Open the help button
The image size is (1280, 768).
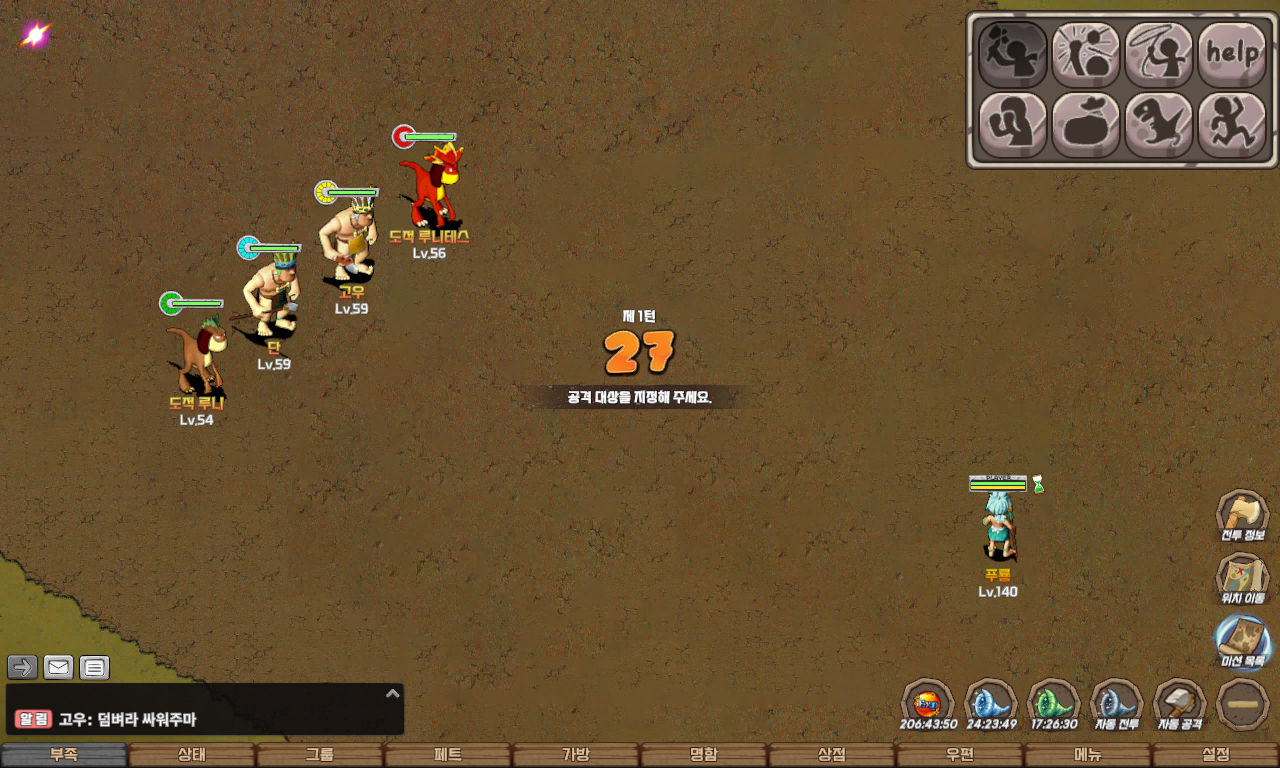pyautogui.click(x=1232, y=55)
